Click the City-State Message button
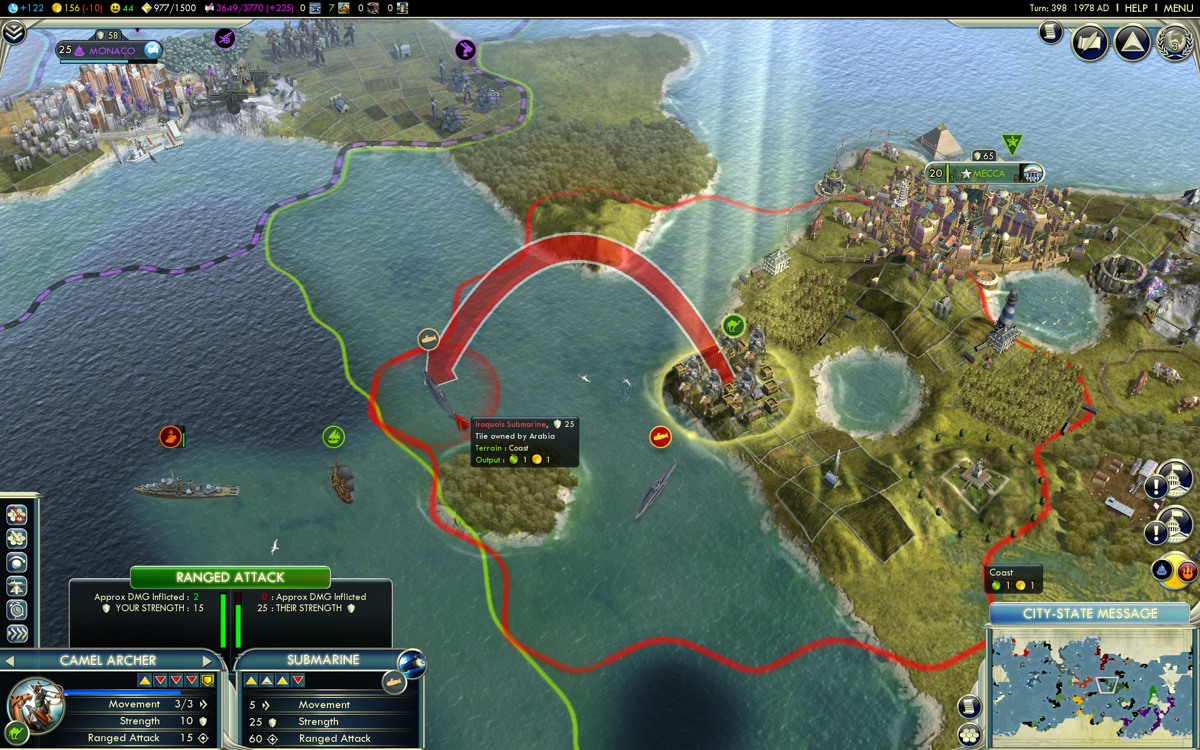Screen dimensions: 1200x750 pos(1089,613)
